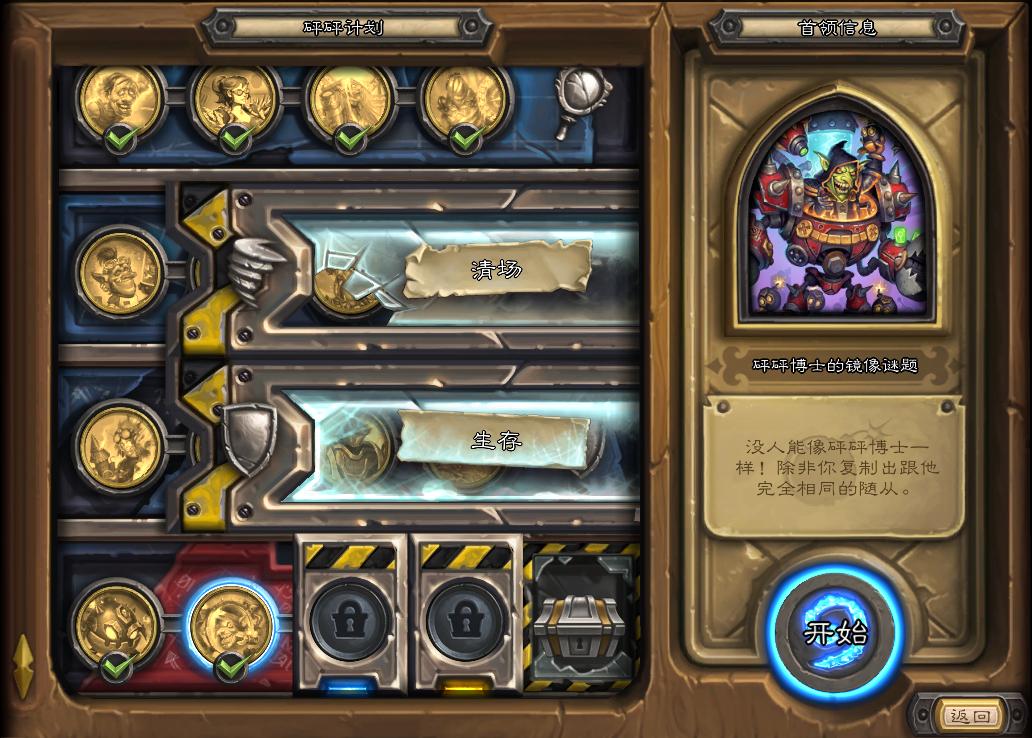The image size is (1032, 738).
Task: Open the 生存 puzzle category banner
Action: tap(497, 440)
